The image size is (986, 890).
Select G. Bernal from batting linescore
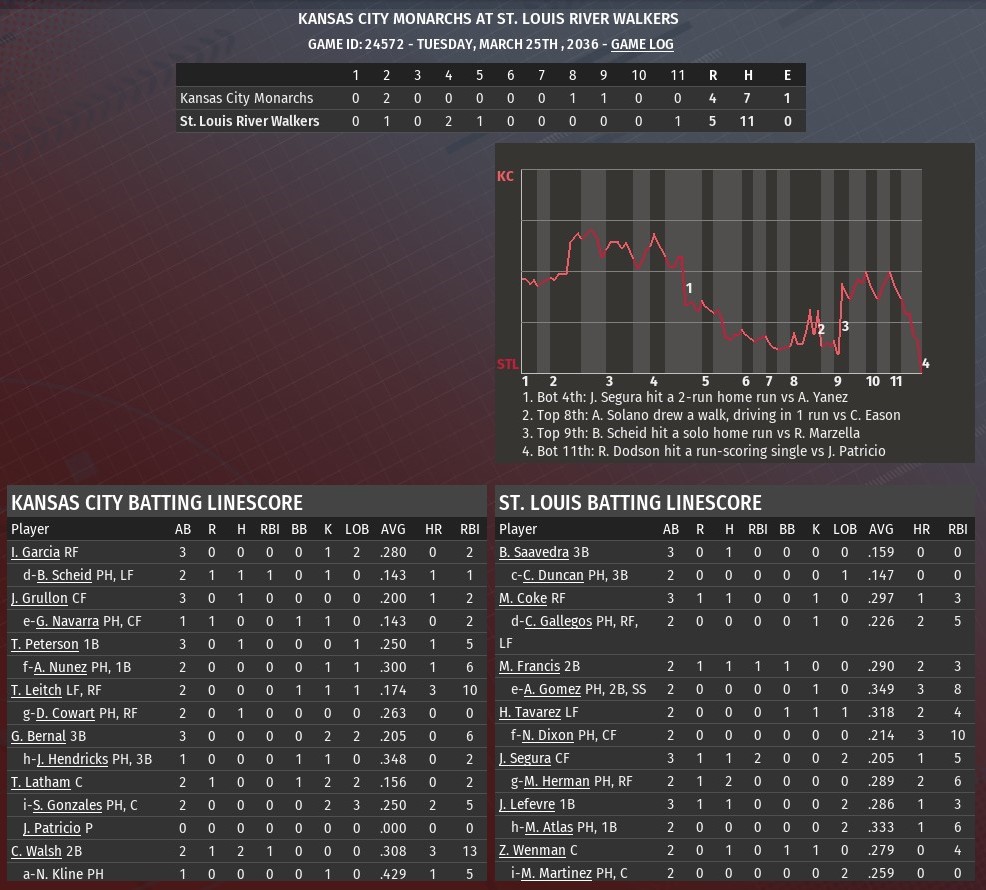[x=38, y=736]
